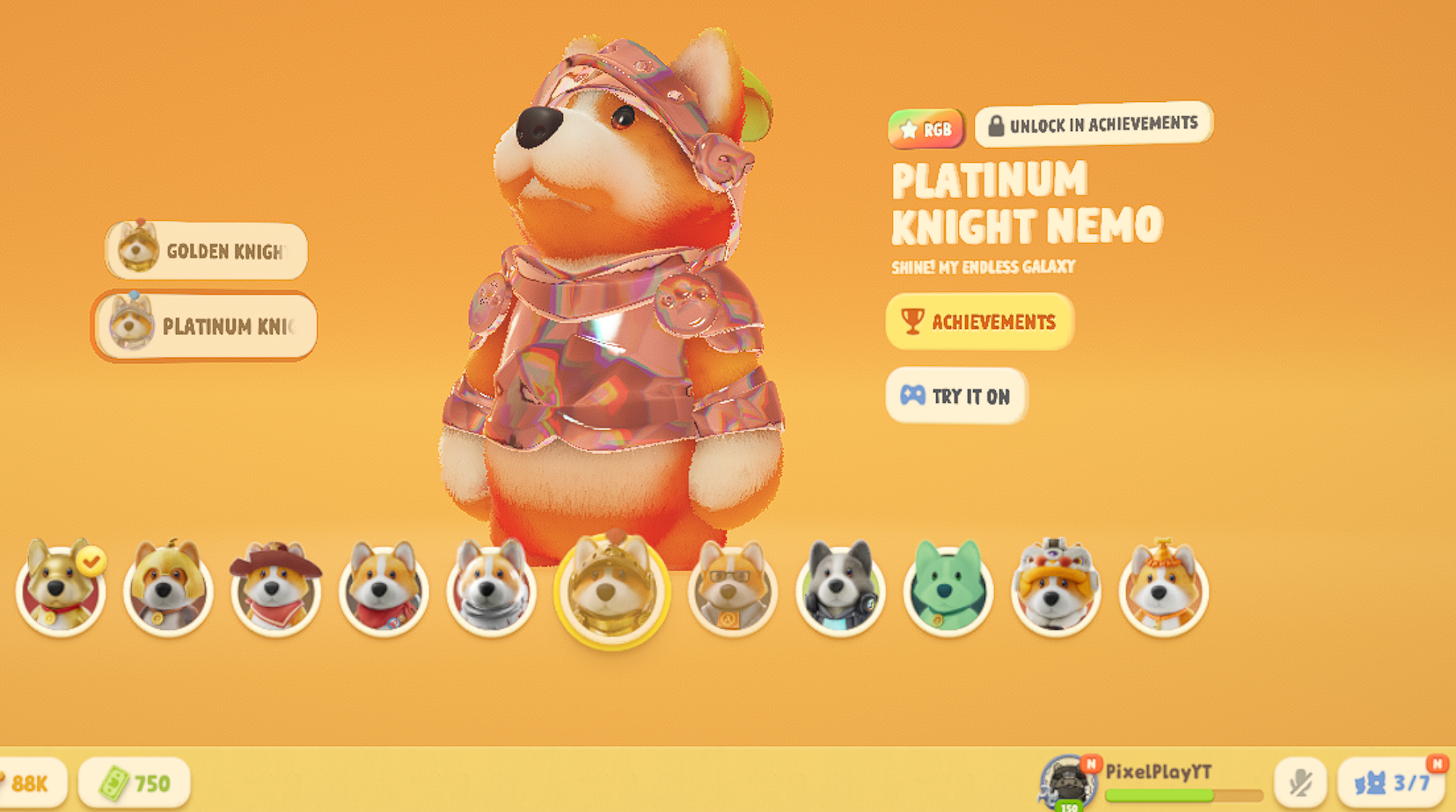Choose the corgi with orange topknot
Image resolution: width=1456 pixels, height=812 pixels.
(1163, 589)
